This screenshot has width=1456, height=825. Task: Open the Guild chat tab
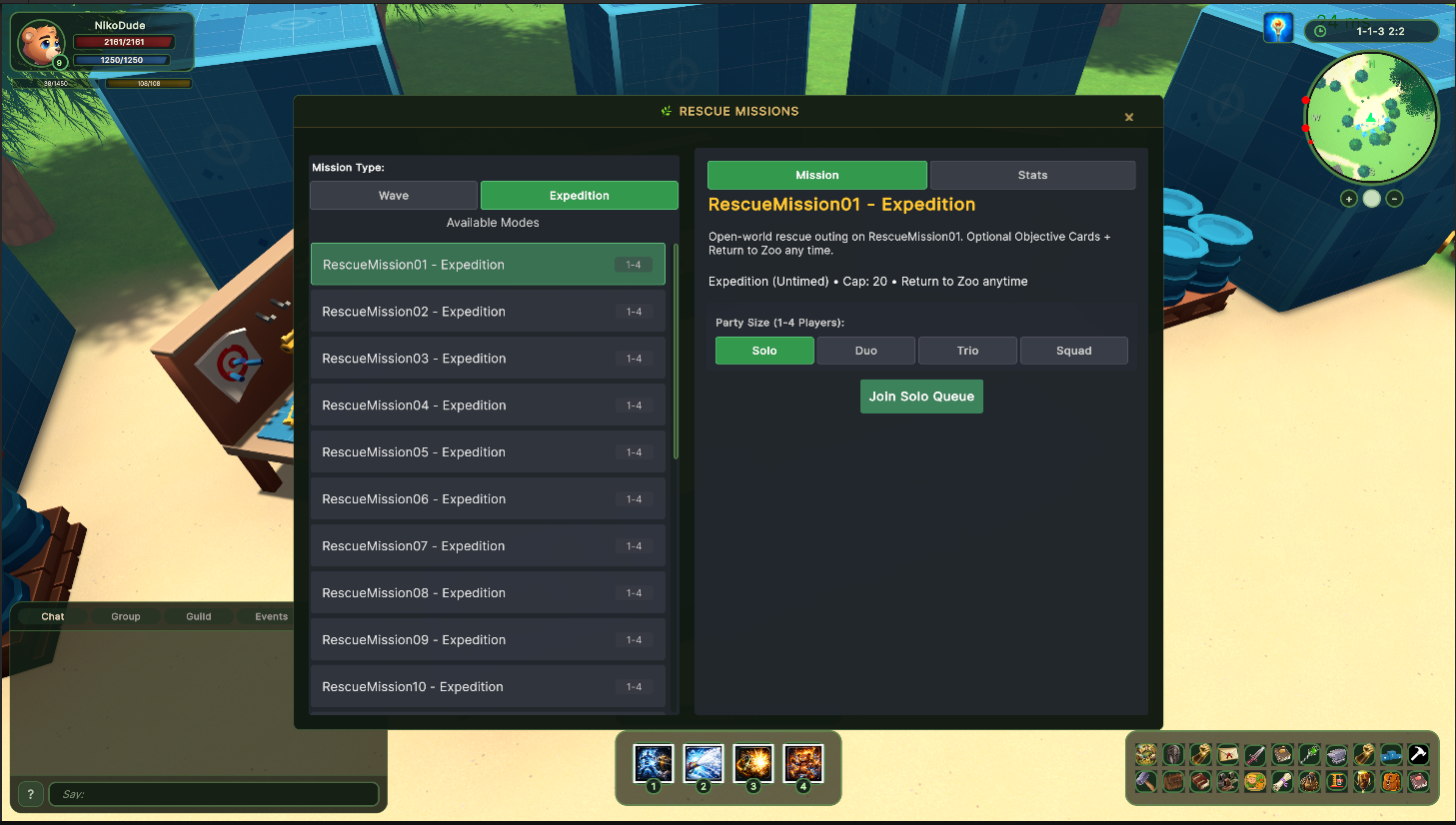tap(198, 616)
